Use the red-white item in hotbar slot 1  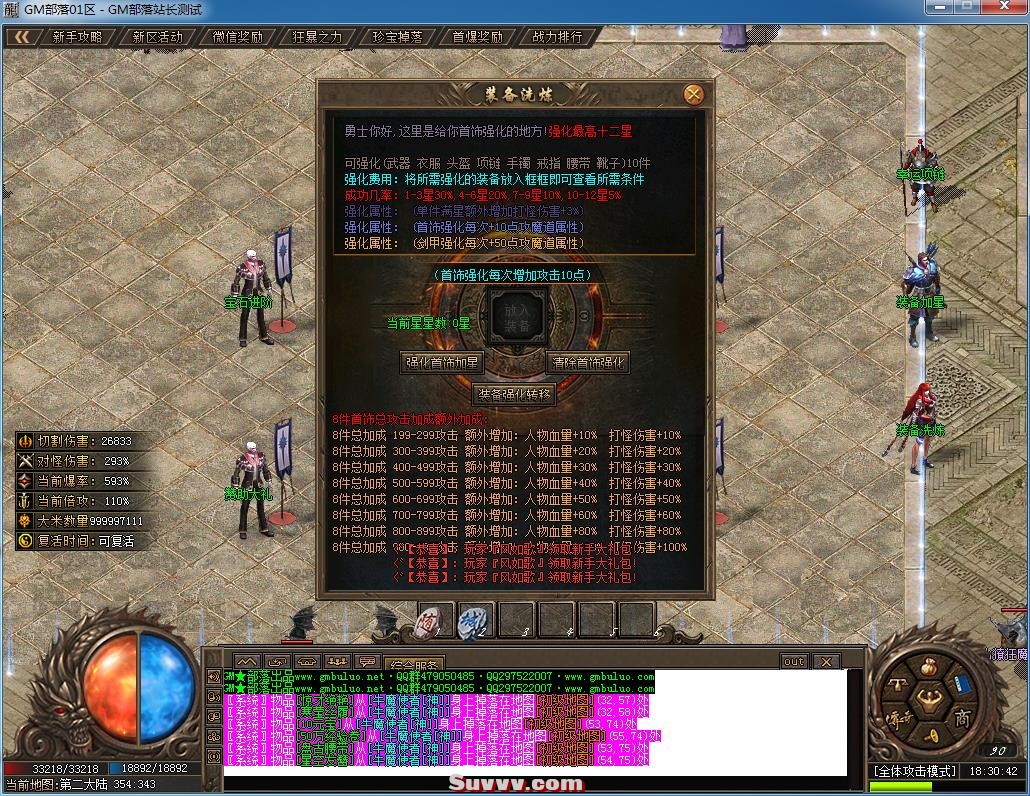(435, 621)
